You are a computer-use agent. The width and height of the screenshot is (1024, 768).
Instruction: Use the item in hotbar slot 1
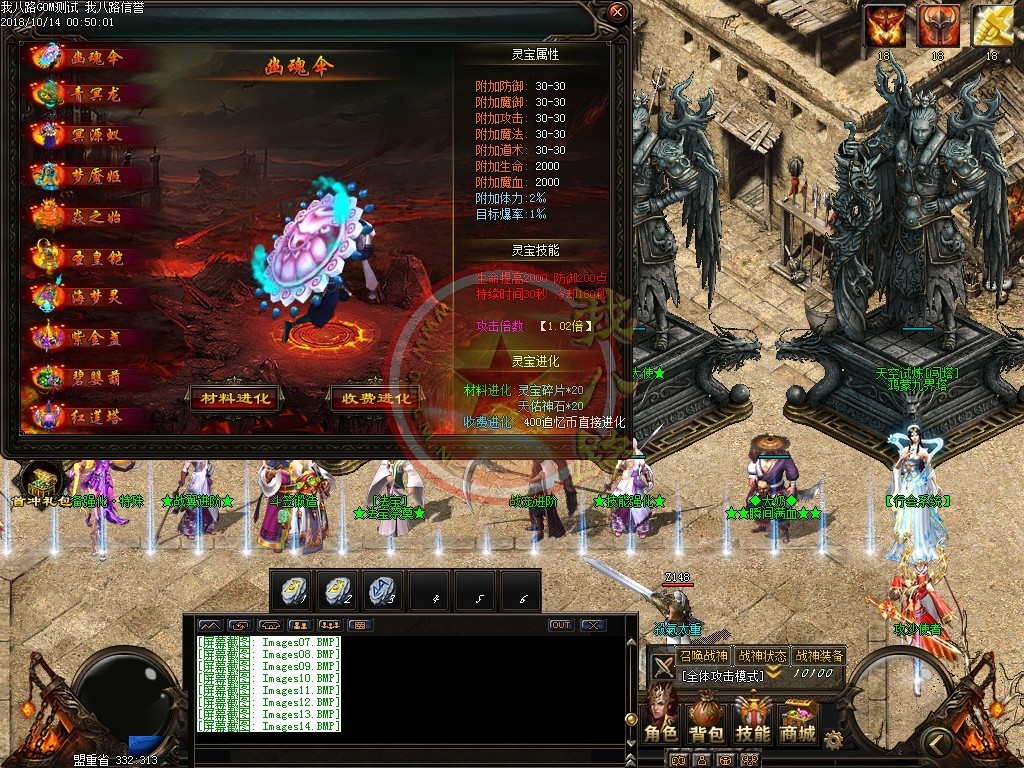point(292,590)
